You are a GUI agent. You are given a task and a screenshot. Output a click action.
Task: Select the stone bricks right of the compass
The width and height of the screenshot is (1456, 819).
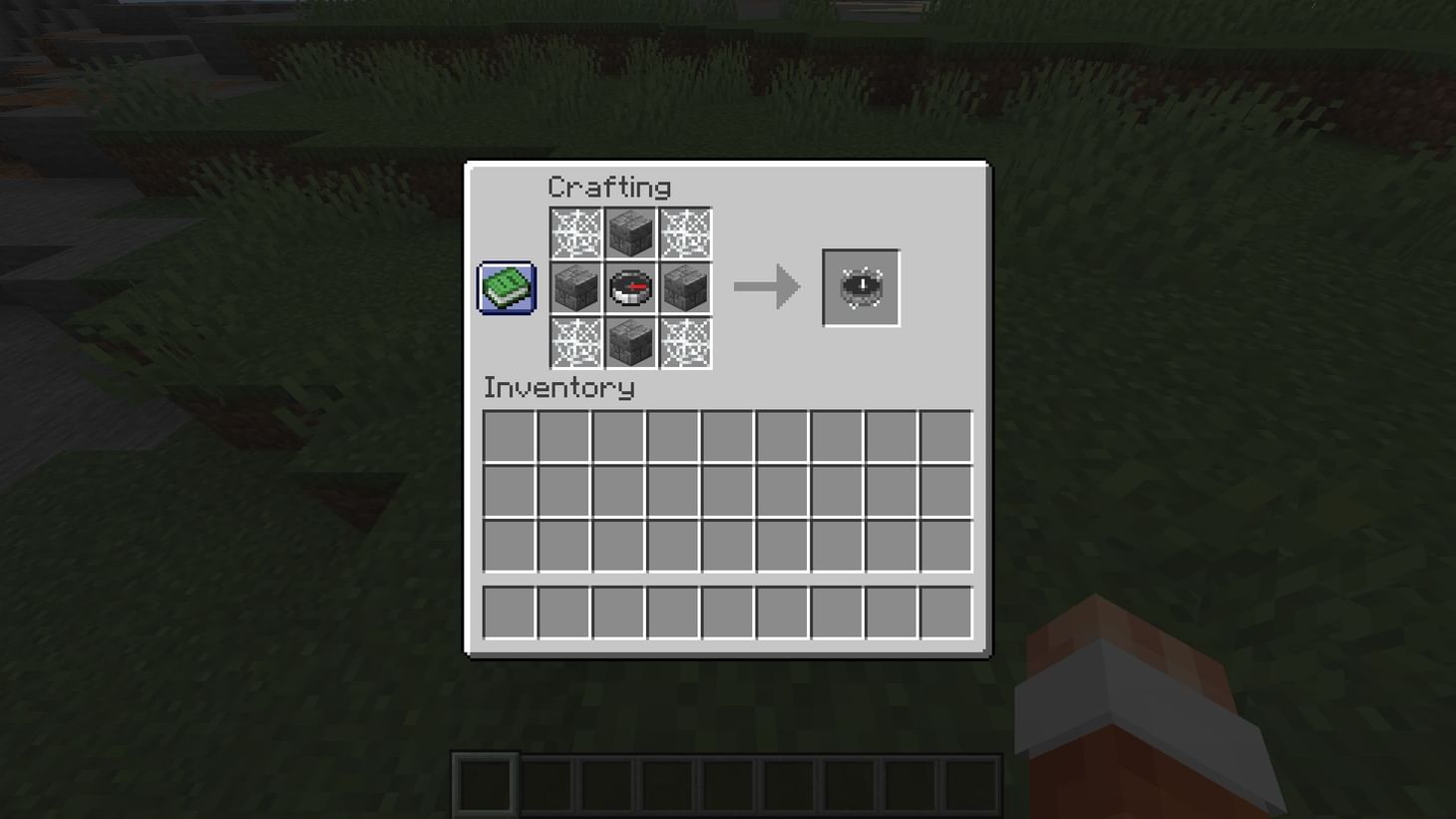pyautogui.click(x=686, y=289)
